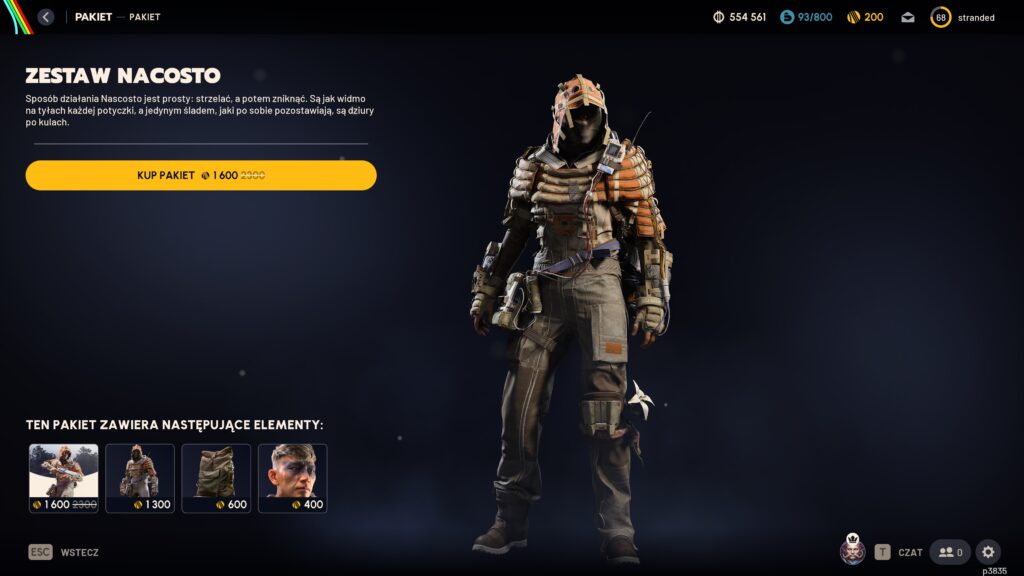Buy the Nacosto bundle for 1 600
Viewport: 1024px width, 576px height.
tap(201, 175)
